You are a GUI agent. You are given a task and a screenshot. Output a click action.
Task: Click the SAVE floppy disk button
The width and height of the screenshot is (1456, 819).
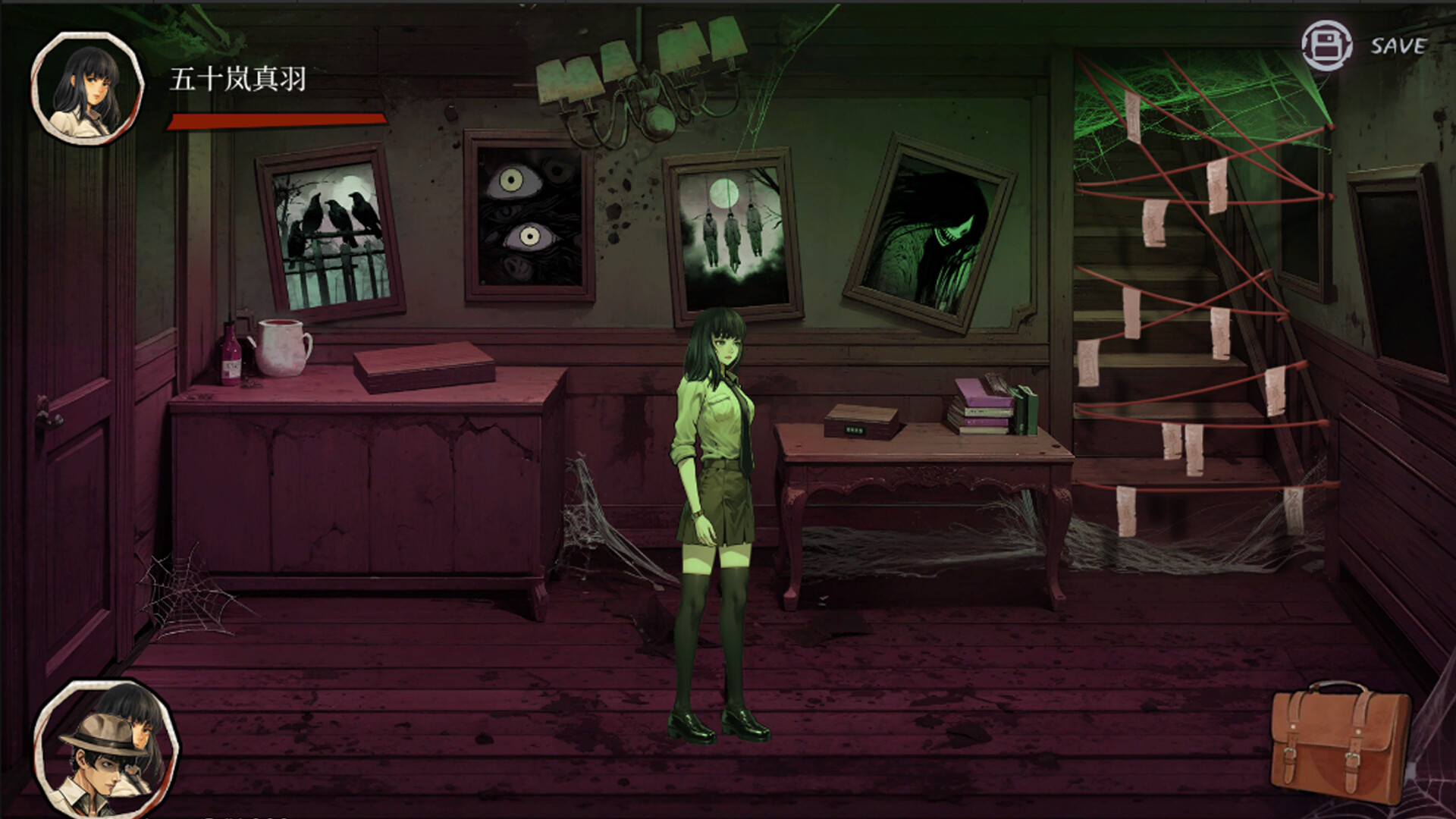coord(1326,46)
